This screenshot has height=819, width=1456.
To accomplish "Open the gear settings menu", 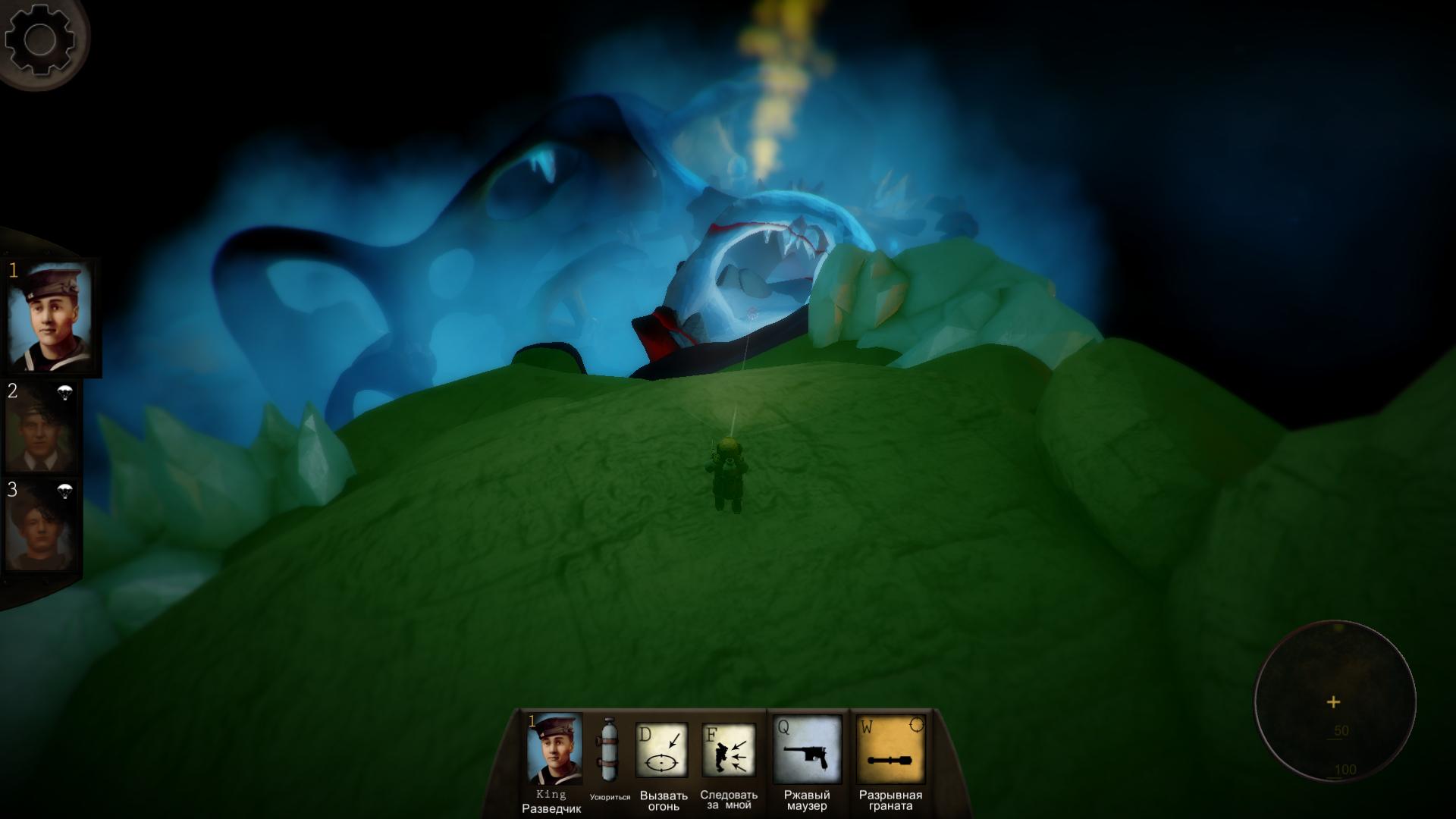I will click(39, 39).
